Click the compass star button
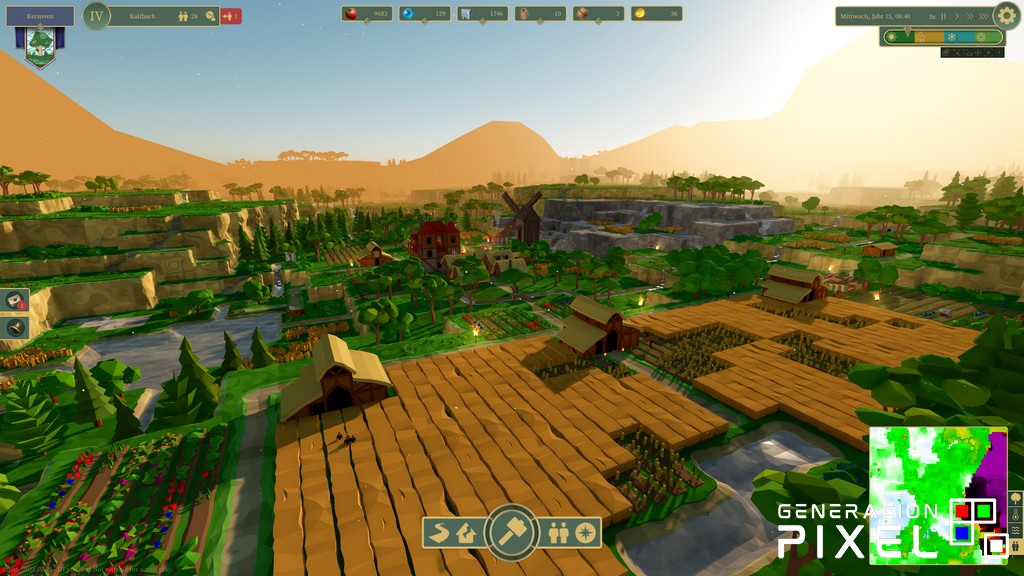This screenshot has width=1024, height=576. pyautogui.click(x=585, y=533)
